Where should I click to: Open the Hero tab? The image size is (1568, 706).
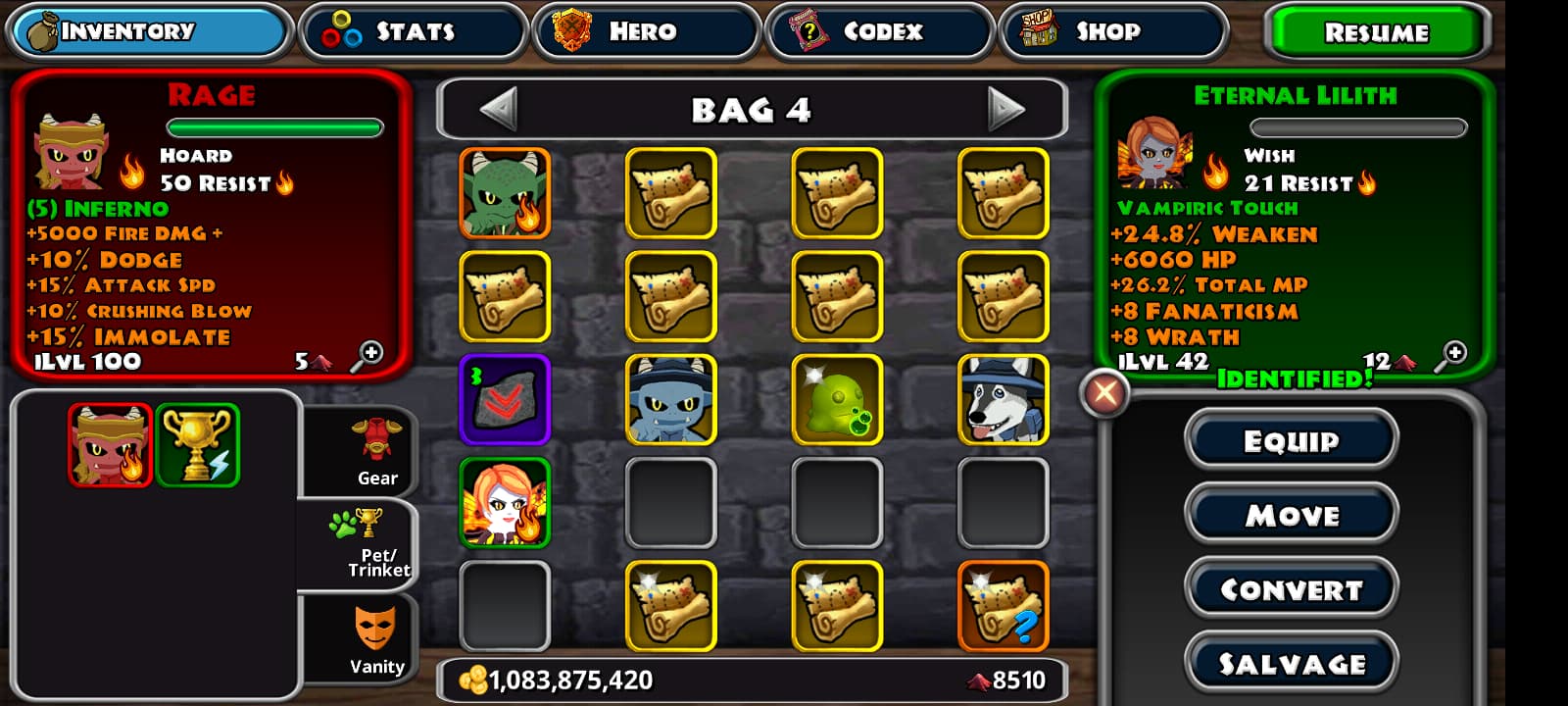[x=646, y=31]
